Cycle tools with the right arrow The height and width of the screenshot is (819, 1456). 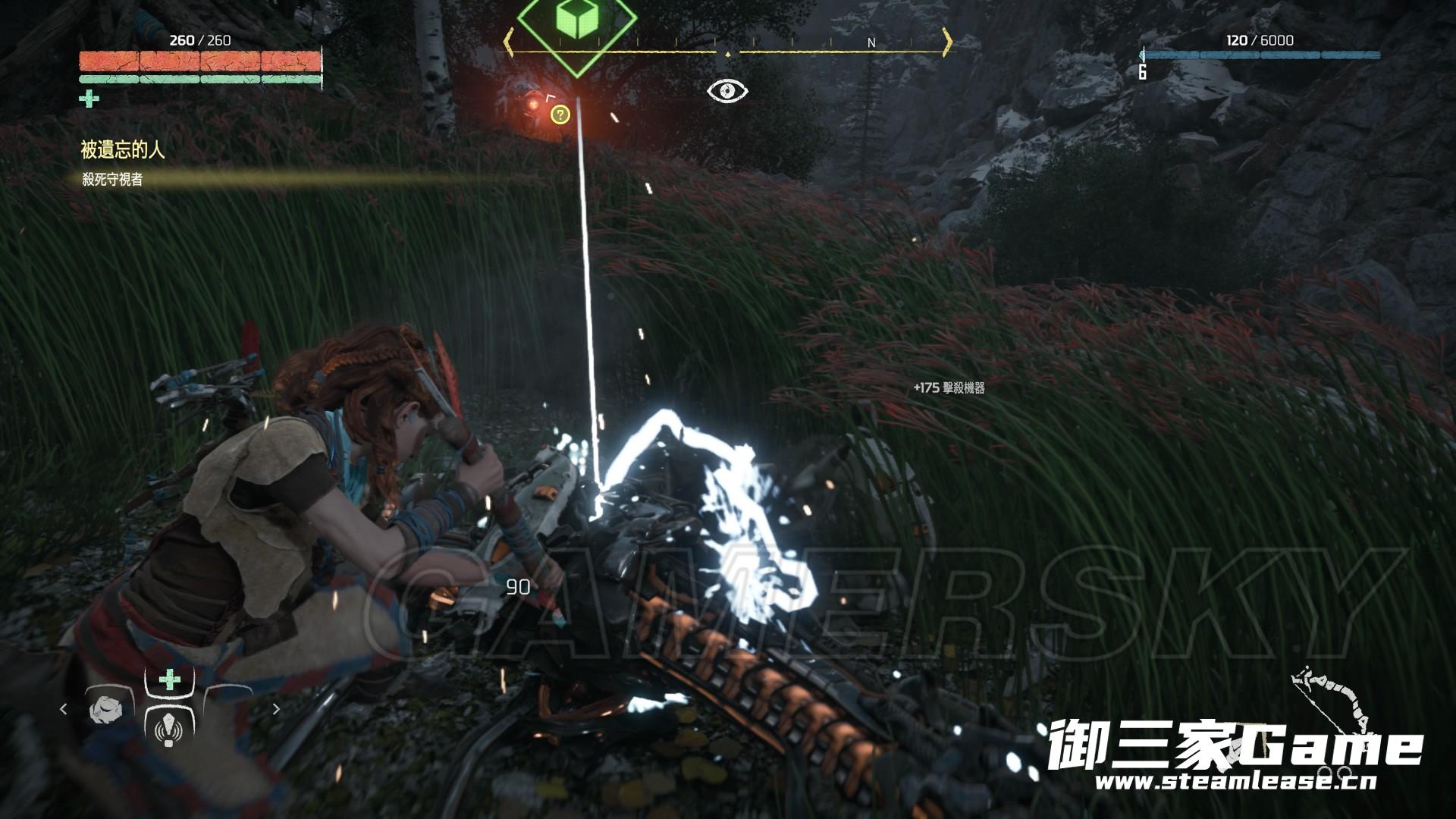click(276, 709)
